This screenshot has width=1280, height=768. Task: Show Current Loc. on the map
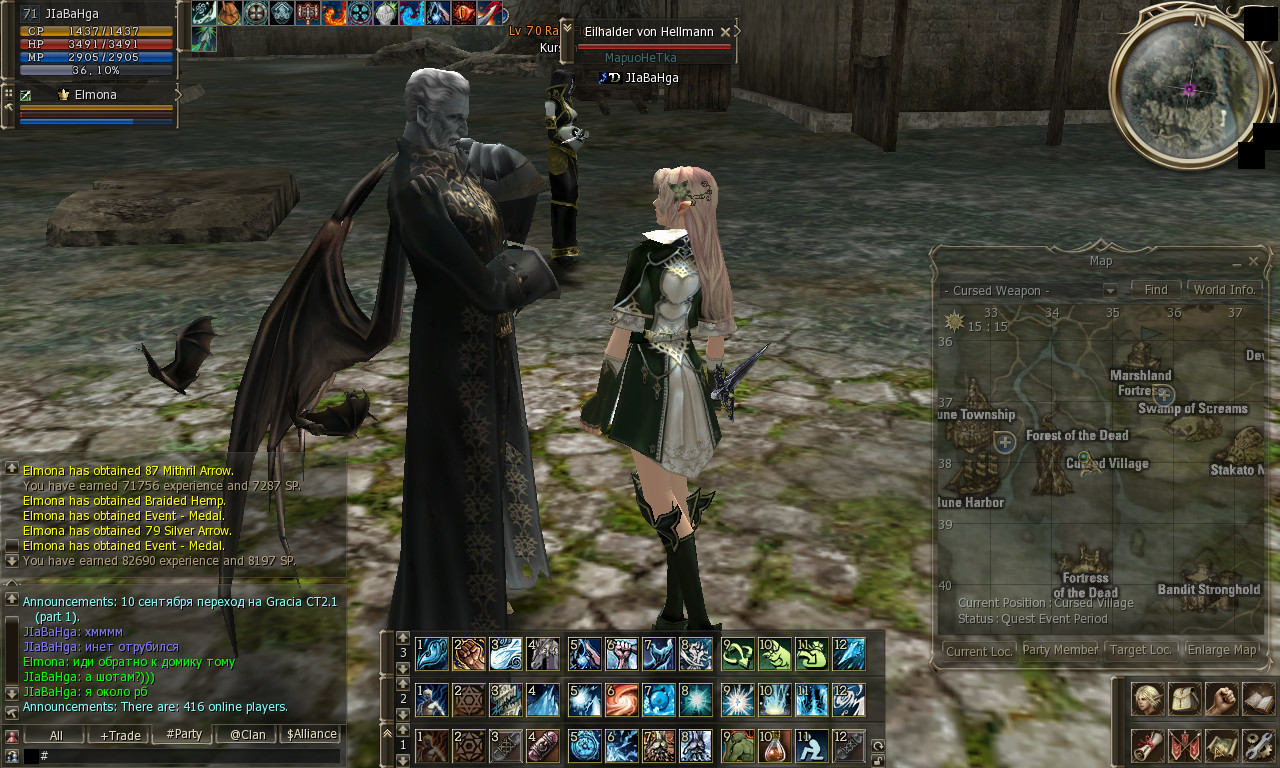point(979,651)
